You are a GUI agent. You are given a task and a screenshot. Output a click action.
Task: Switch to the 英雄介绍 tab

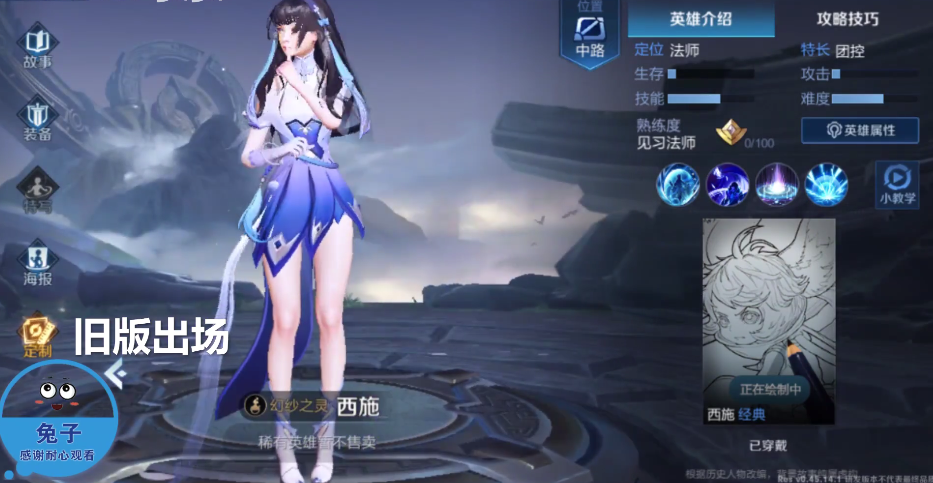tap(700, 19)
